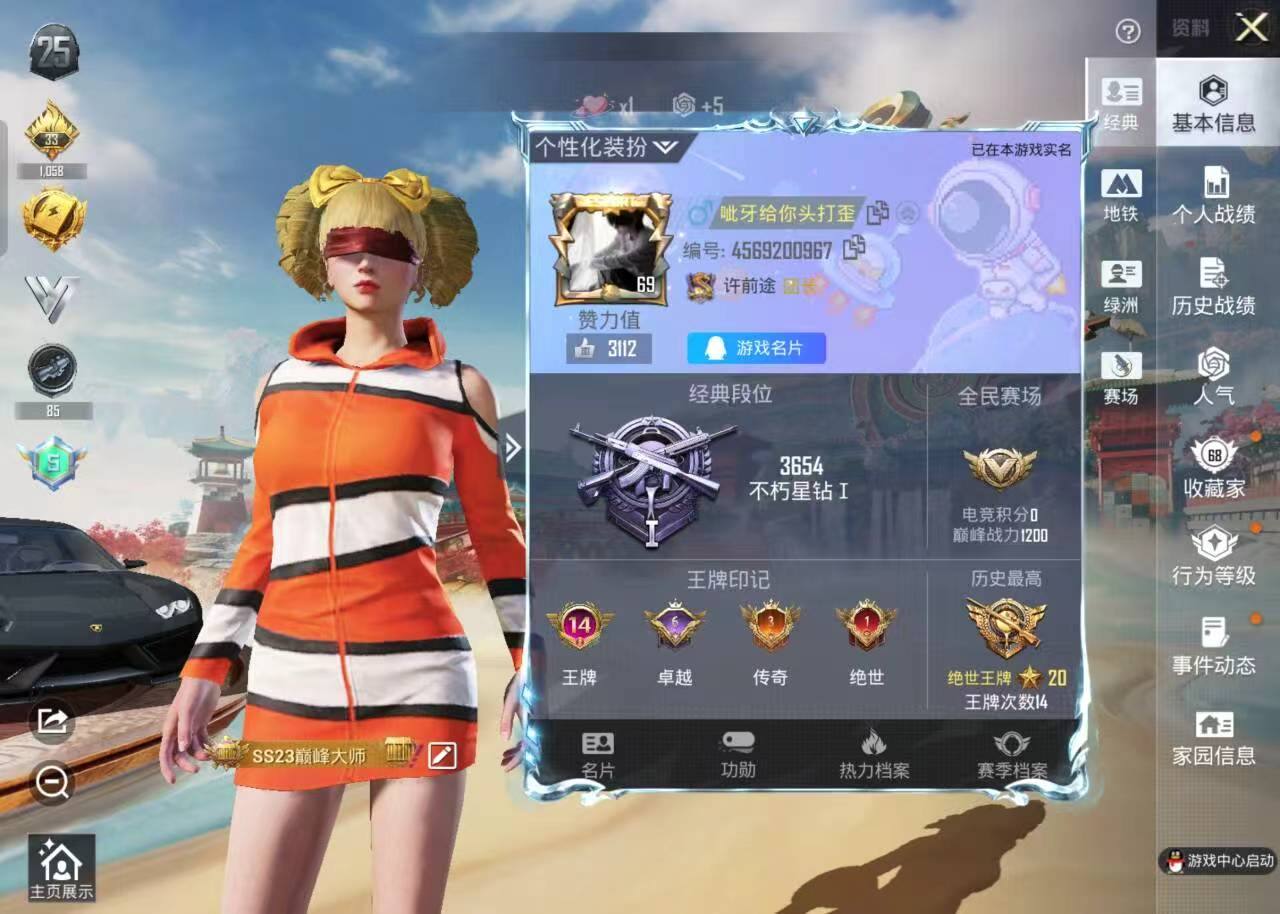Open 行为等级 behavior level
Viewport: 1280px width, 914px height.
(x=1213, y=558)
